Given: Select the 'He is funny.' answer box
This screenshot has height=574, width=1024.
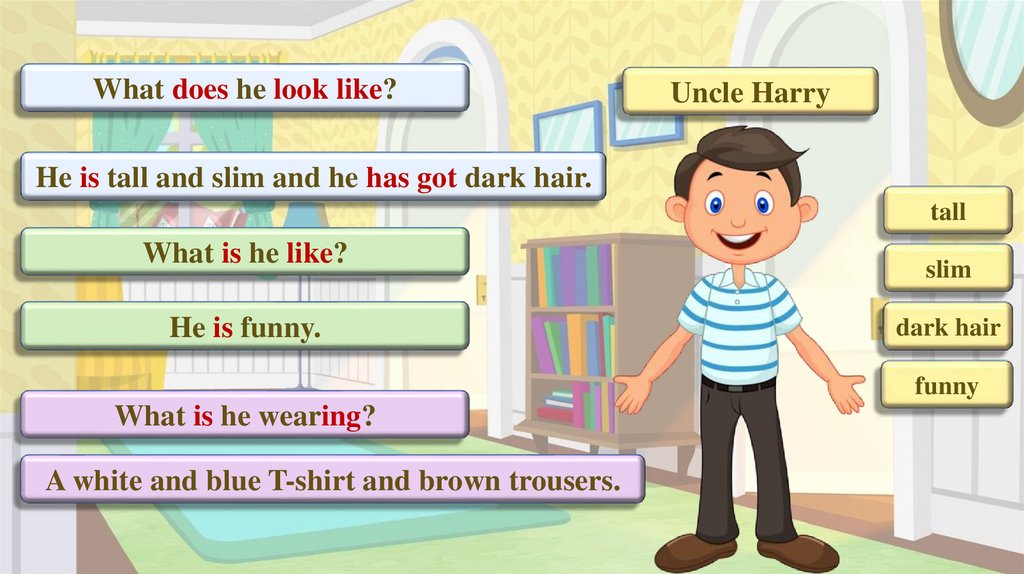Looking at the screenshot, I should point(245,326).
